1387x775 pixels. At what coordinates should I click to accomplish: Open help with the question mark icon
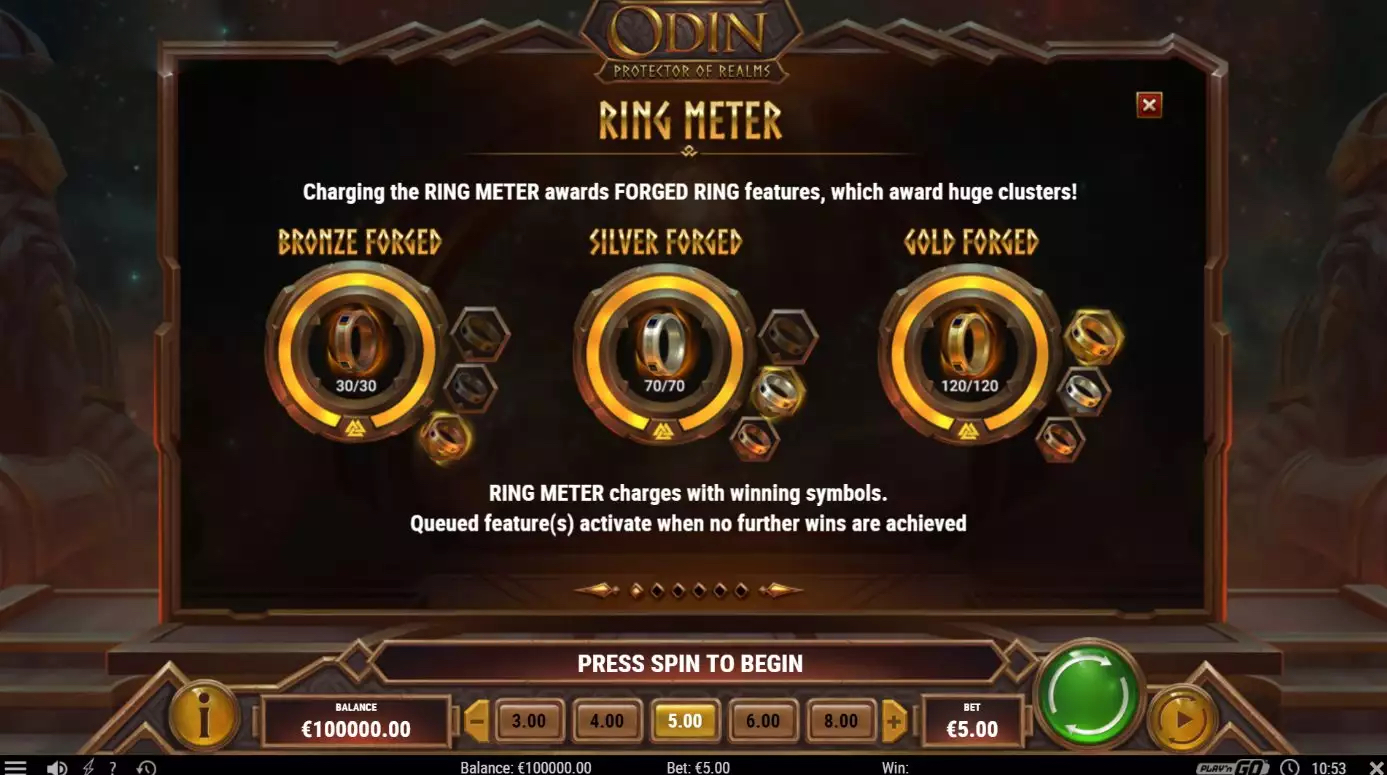point(113,767)
